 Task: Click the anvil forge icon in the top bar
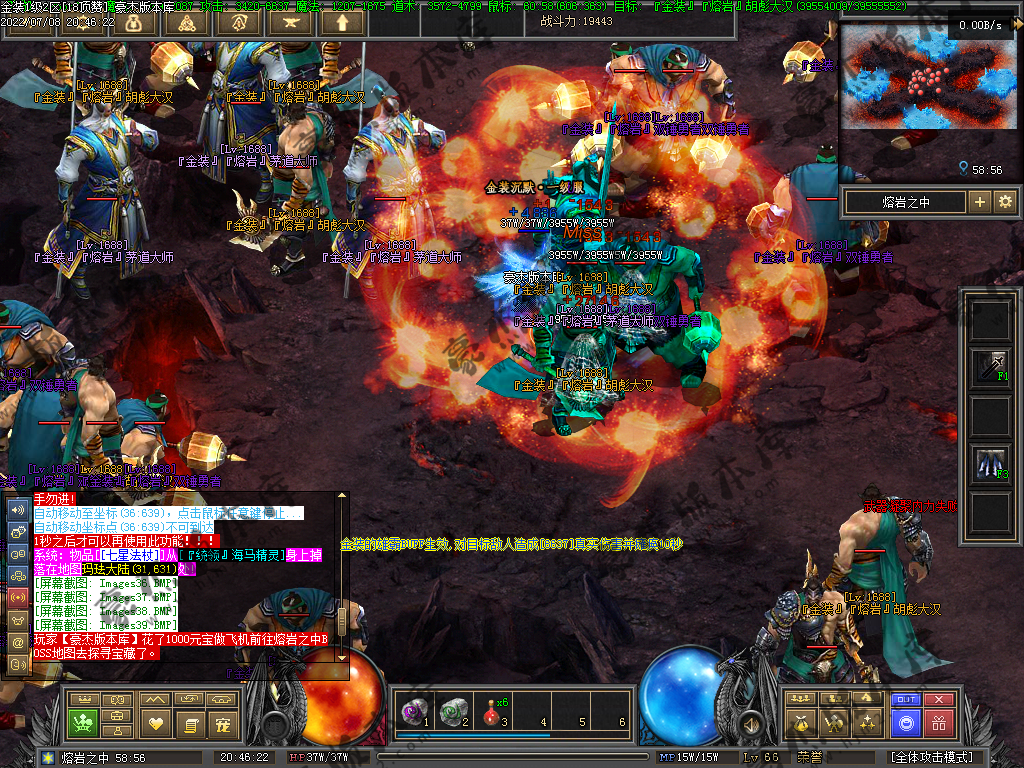click(291, 22)
